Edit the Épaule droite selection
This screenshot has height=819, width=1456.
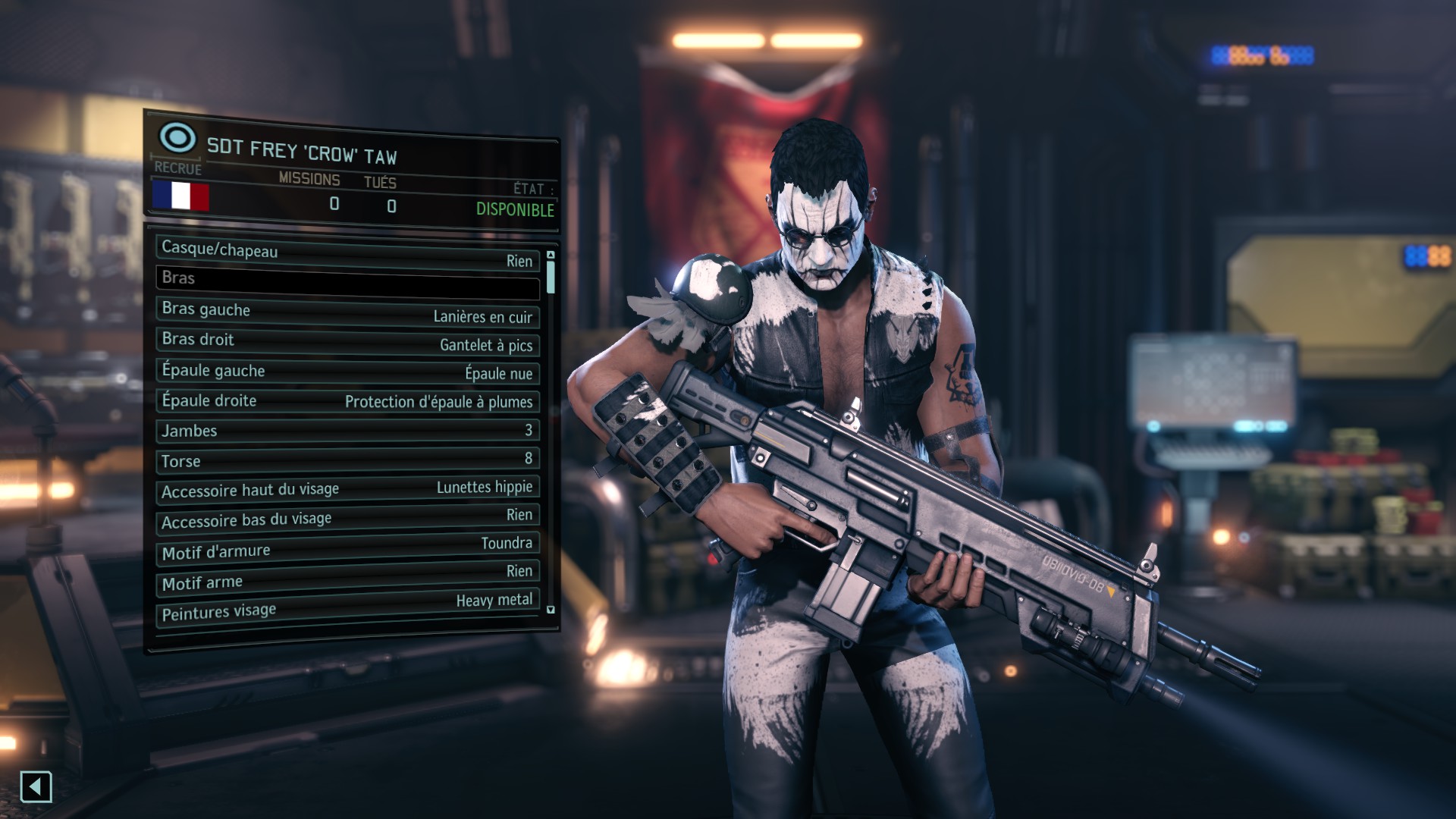[347, 401]
